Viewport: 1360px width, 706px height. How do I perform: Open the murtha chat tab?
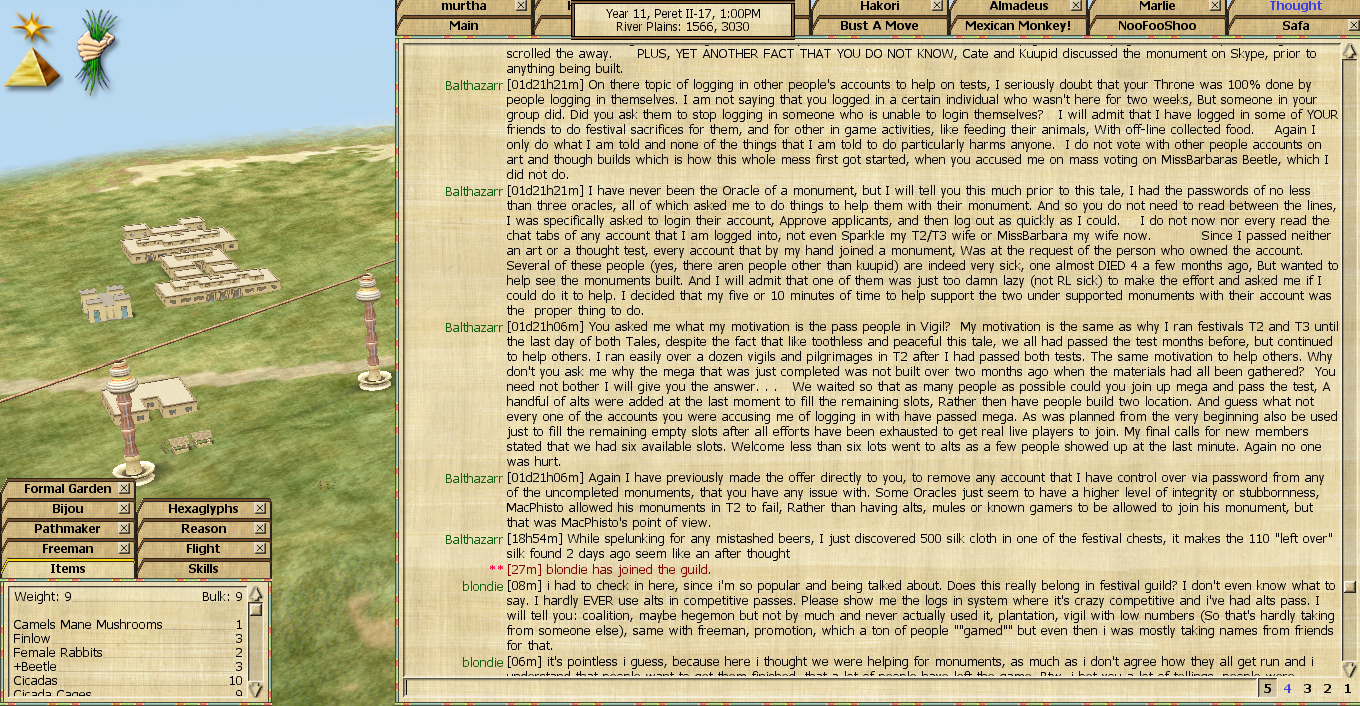click(463, 6)
